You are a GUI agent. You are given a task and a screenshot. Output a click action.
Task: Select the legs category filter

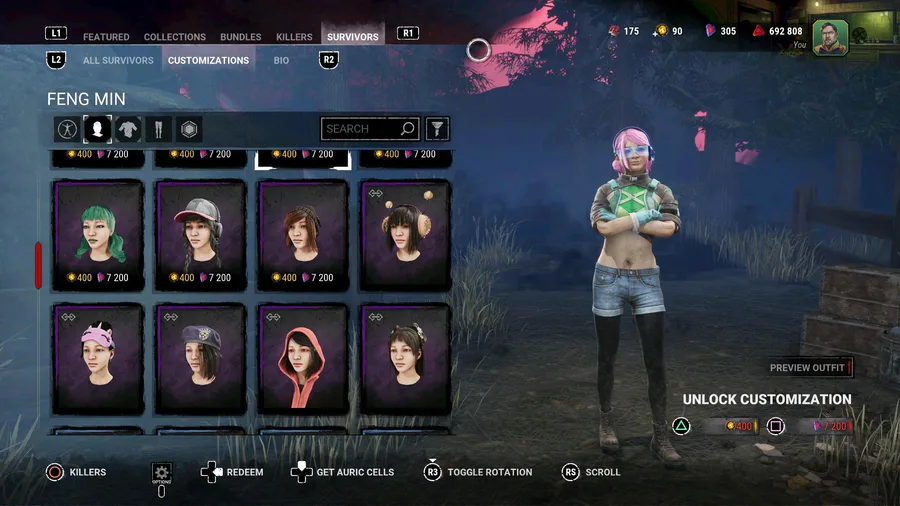coord(158,129)
